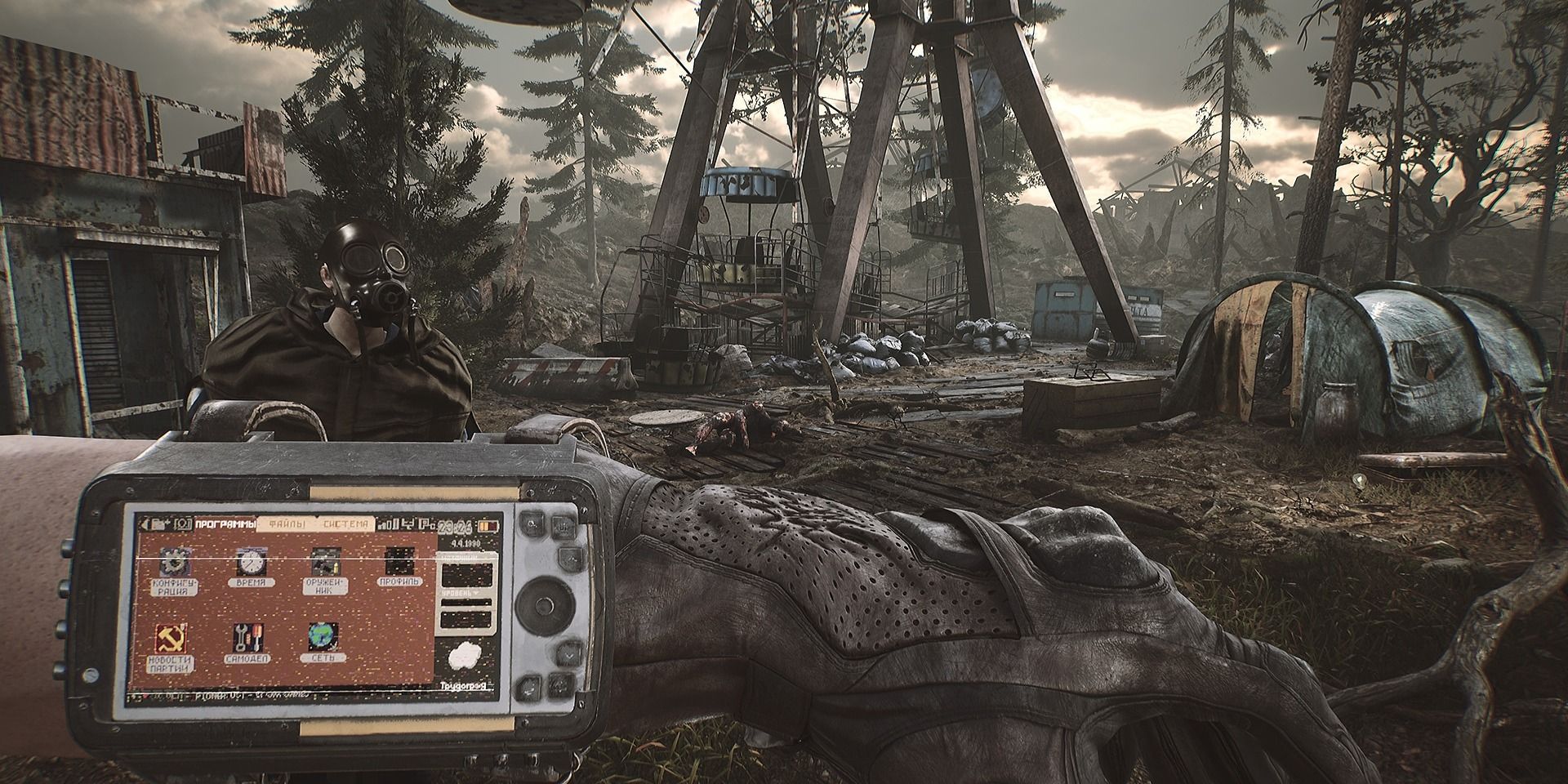This screenshot has width=1568, height=784.
Task: Click the back arrow on the PDA screen
Action: [146, 523]
